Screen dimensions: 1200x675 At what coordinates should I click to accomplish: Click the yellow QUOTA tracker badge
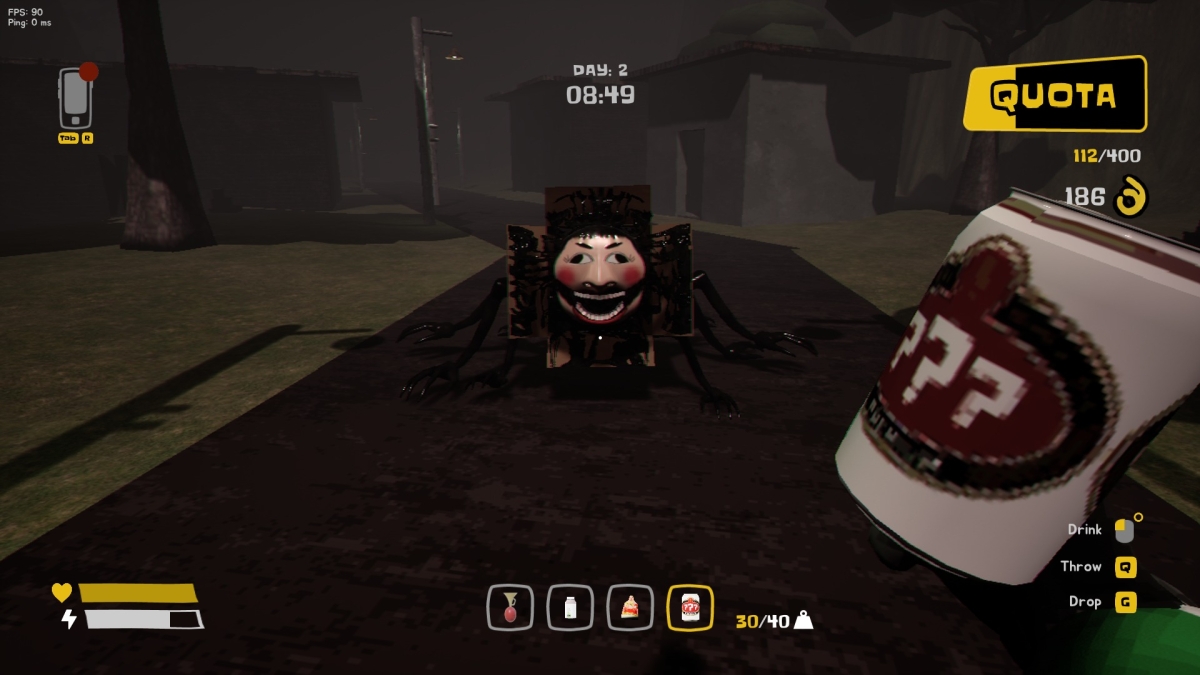[x=1054, y=95]
